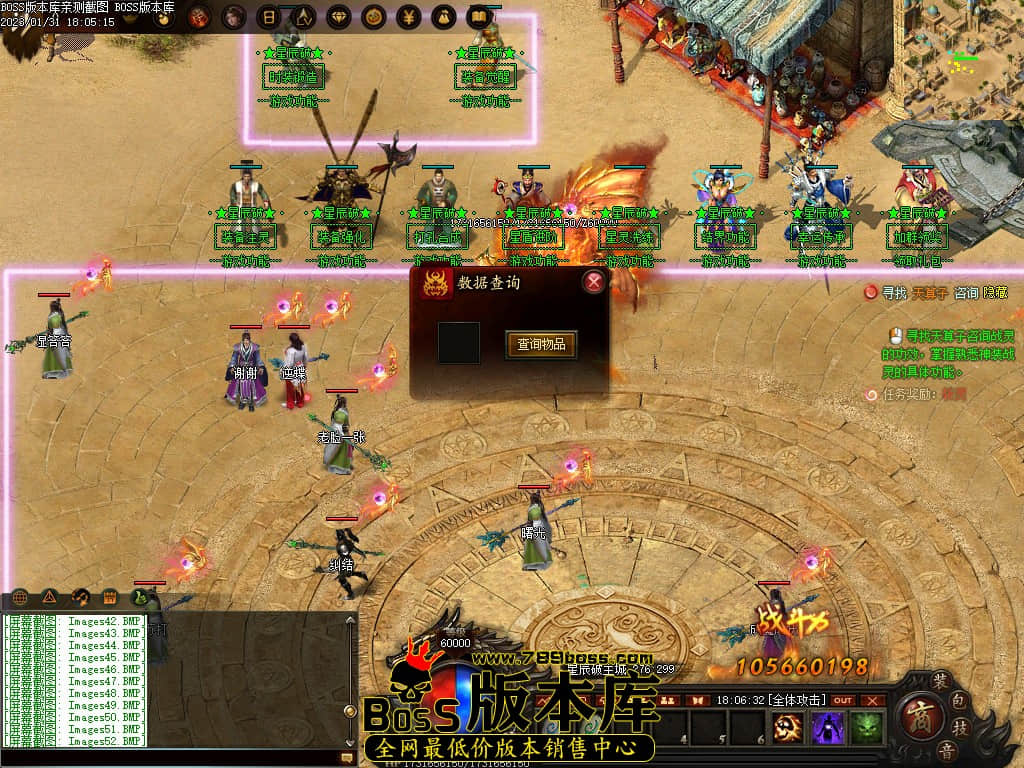
Task: Open the yen currency icon menu
Action: point(408,16)
